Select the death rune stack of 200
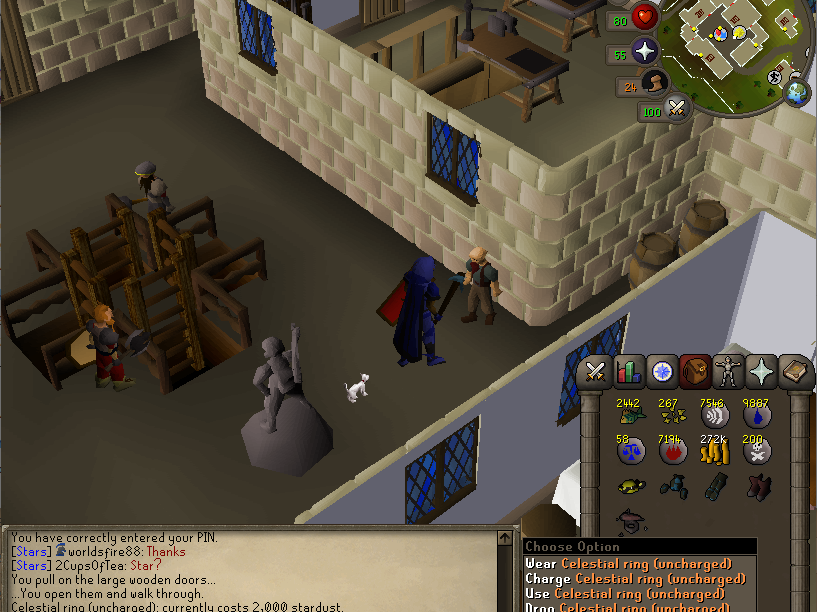This screenshot has width=817, height=612. [x=756, y=452]
